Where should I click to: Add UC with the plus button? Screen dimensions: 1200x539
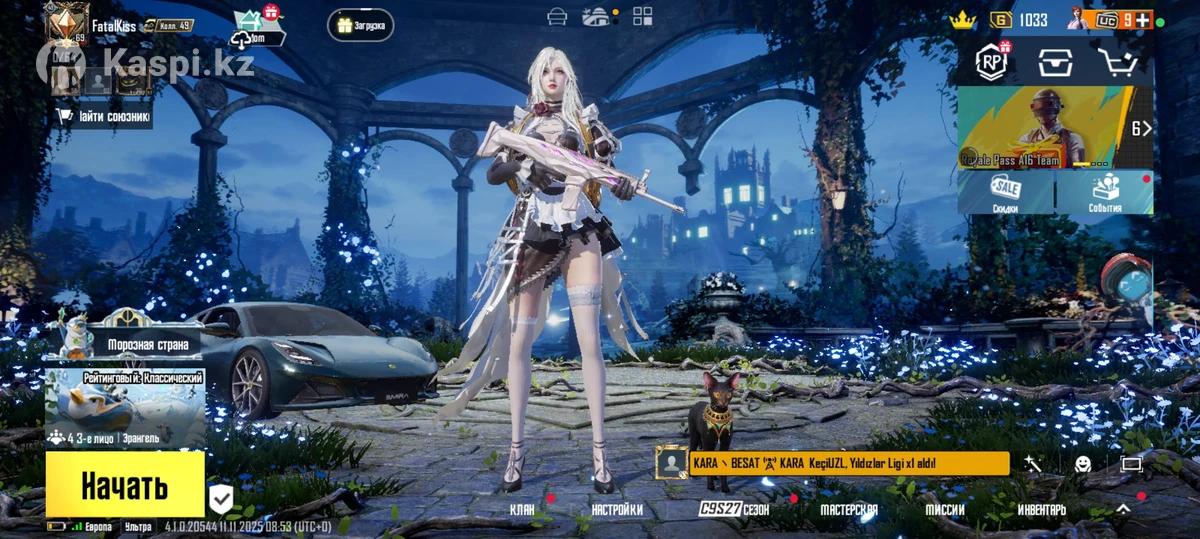click(x=1141, y=20)
